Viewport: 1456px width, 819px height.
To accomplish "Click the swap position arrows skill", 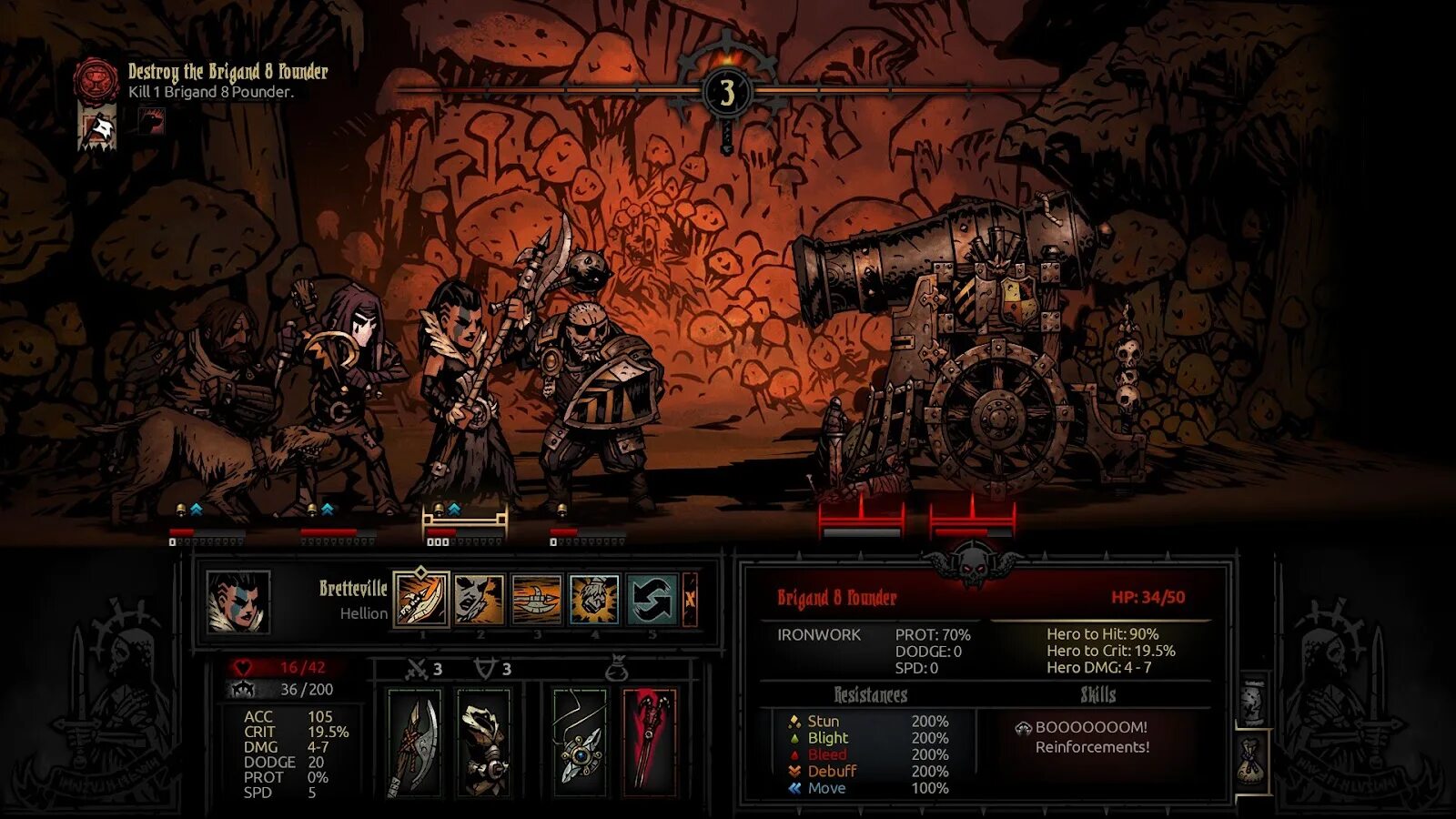I will (652, 599).
